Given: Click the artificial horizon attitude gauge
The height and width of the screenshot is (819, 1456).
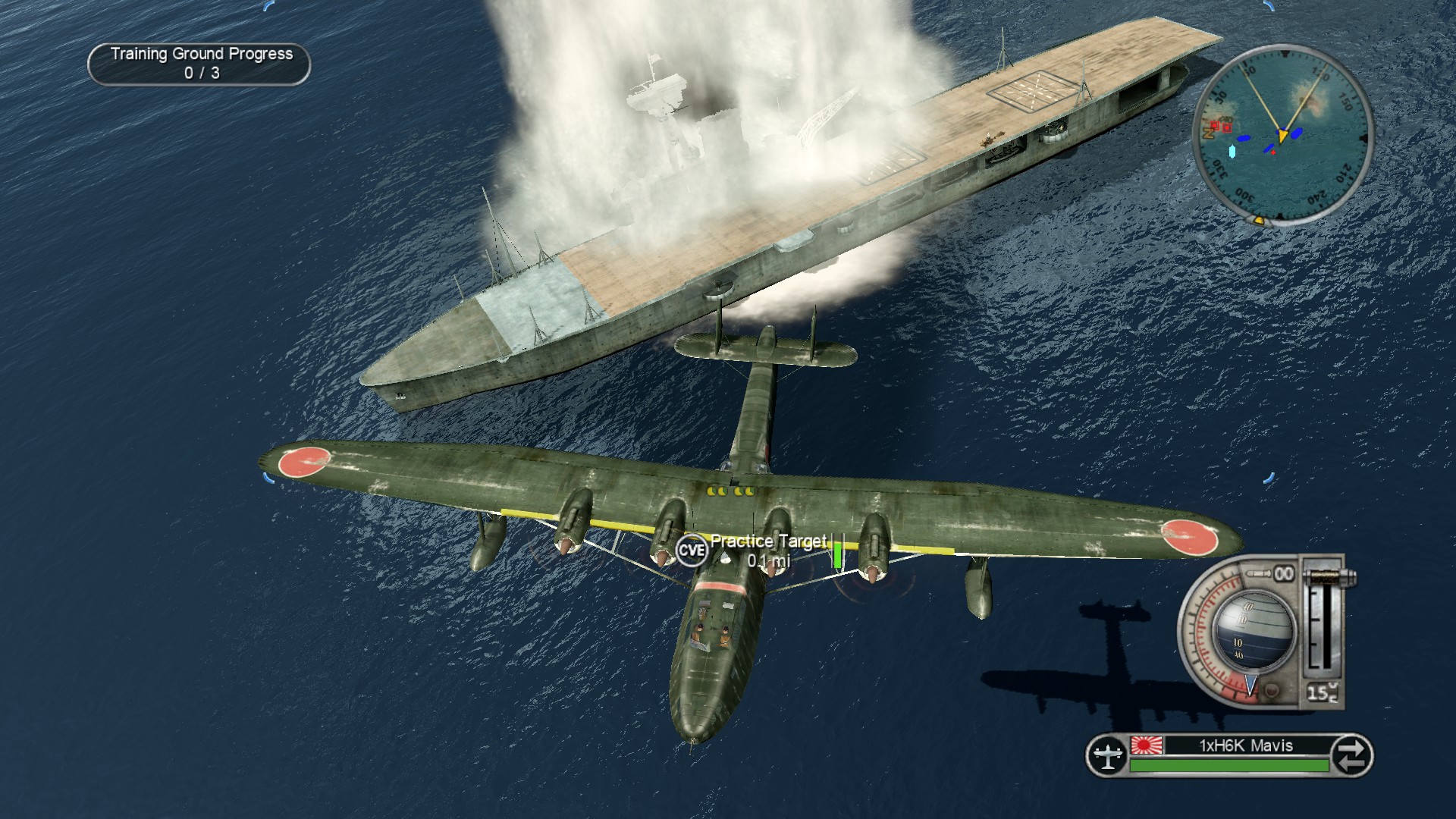Looking at the screenshot, I should coord(1251,631).
